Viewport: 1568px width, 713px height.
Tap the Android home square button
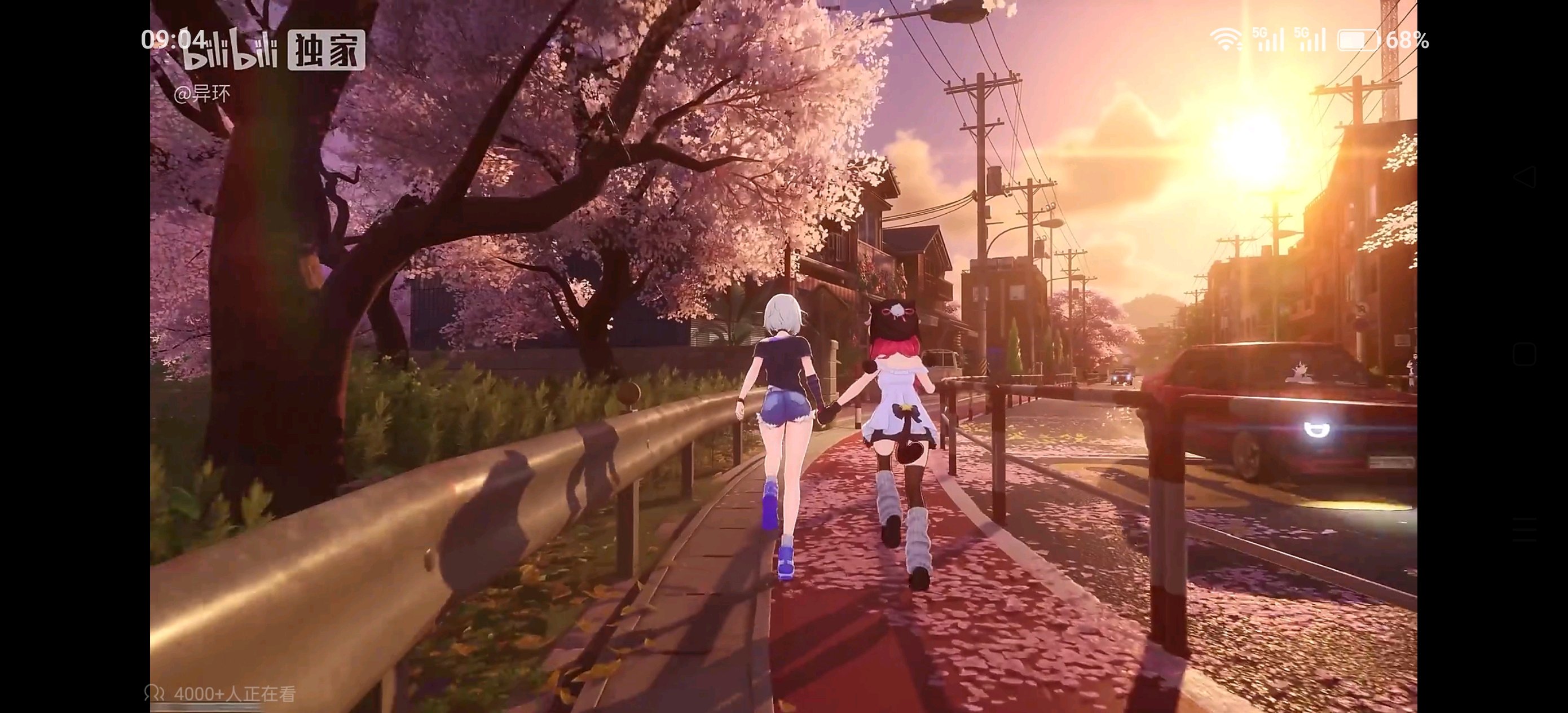coord(1523,354)
